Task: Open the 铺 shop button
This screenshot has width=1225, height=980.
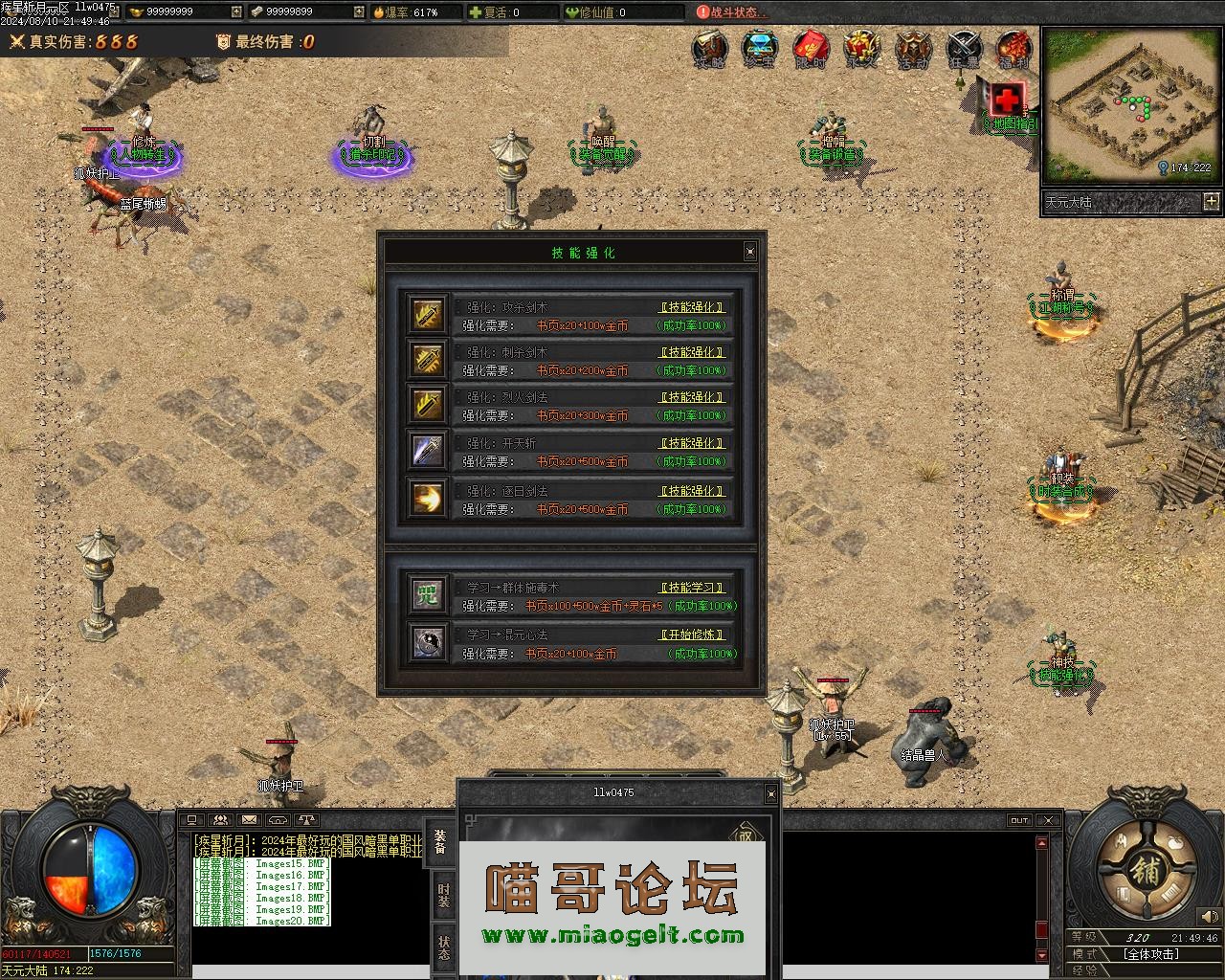Action: pyautogui.click(x=1145, y=871)
